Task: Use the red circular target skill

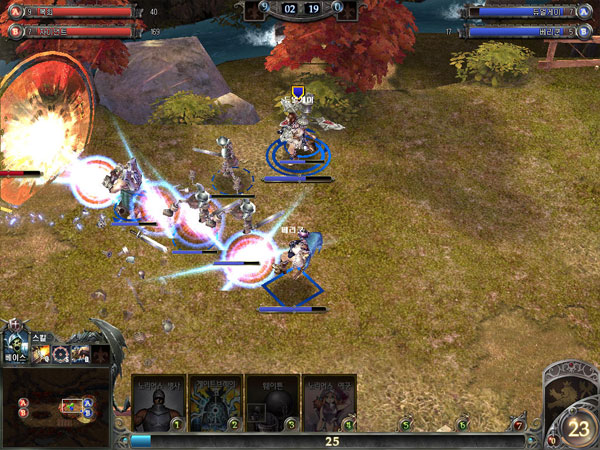Action: [61, 354]
